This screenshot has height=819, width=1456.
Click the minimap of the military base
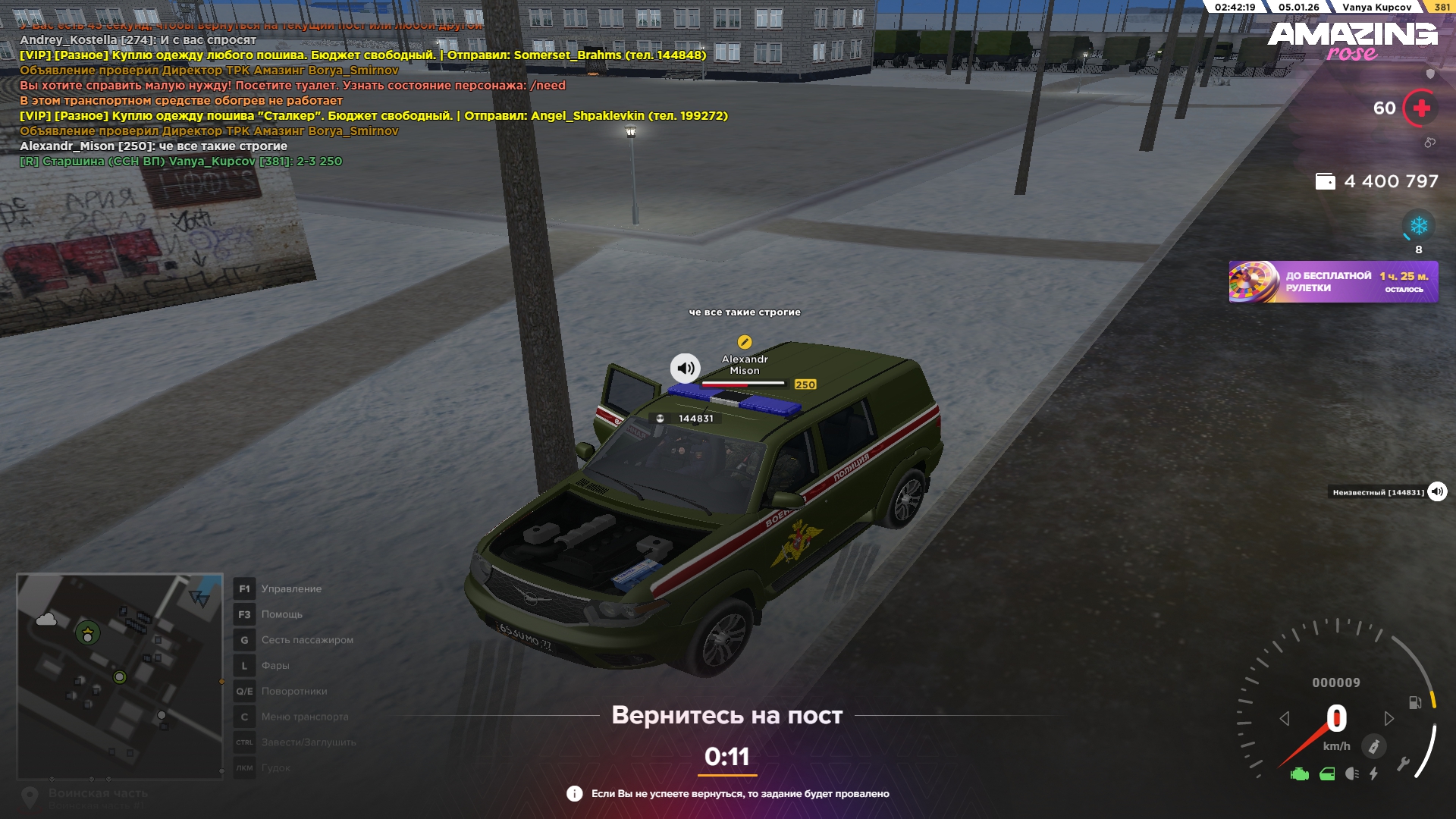tap(120, 676)
